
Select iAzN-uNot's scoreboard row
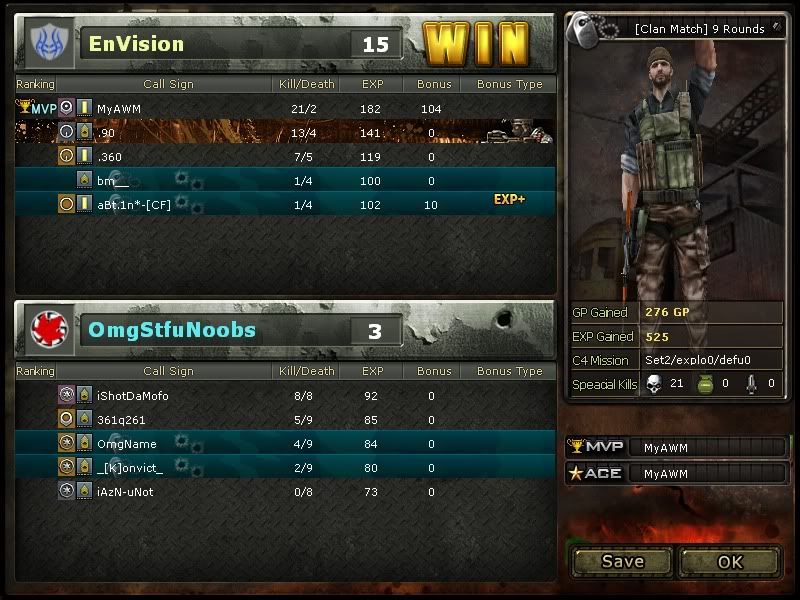coord(284,492)
